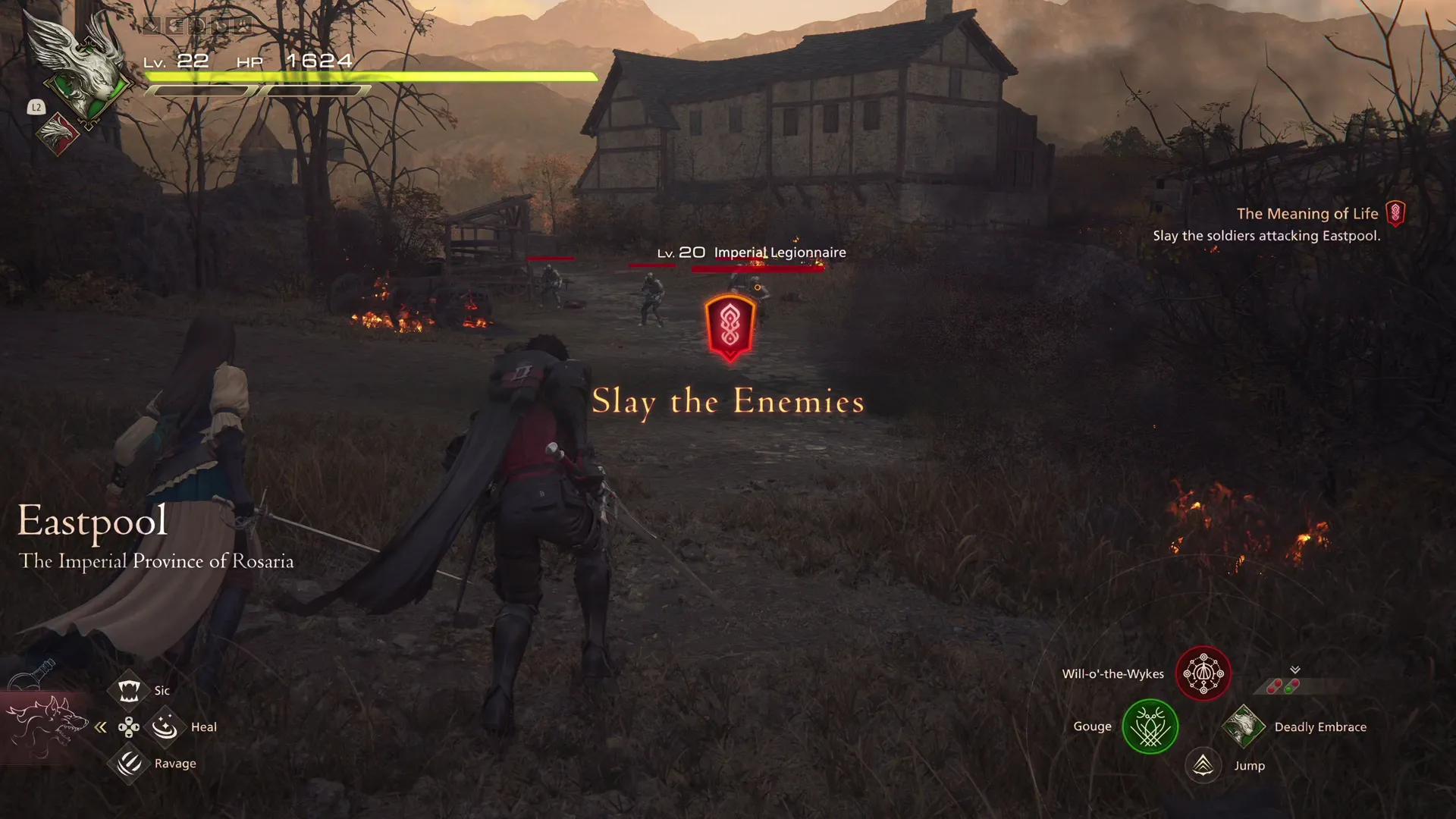
Task: Click the Jump ability icon
Action: (1205, 765)
